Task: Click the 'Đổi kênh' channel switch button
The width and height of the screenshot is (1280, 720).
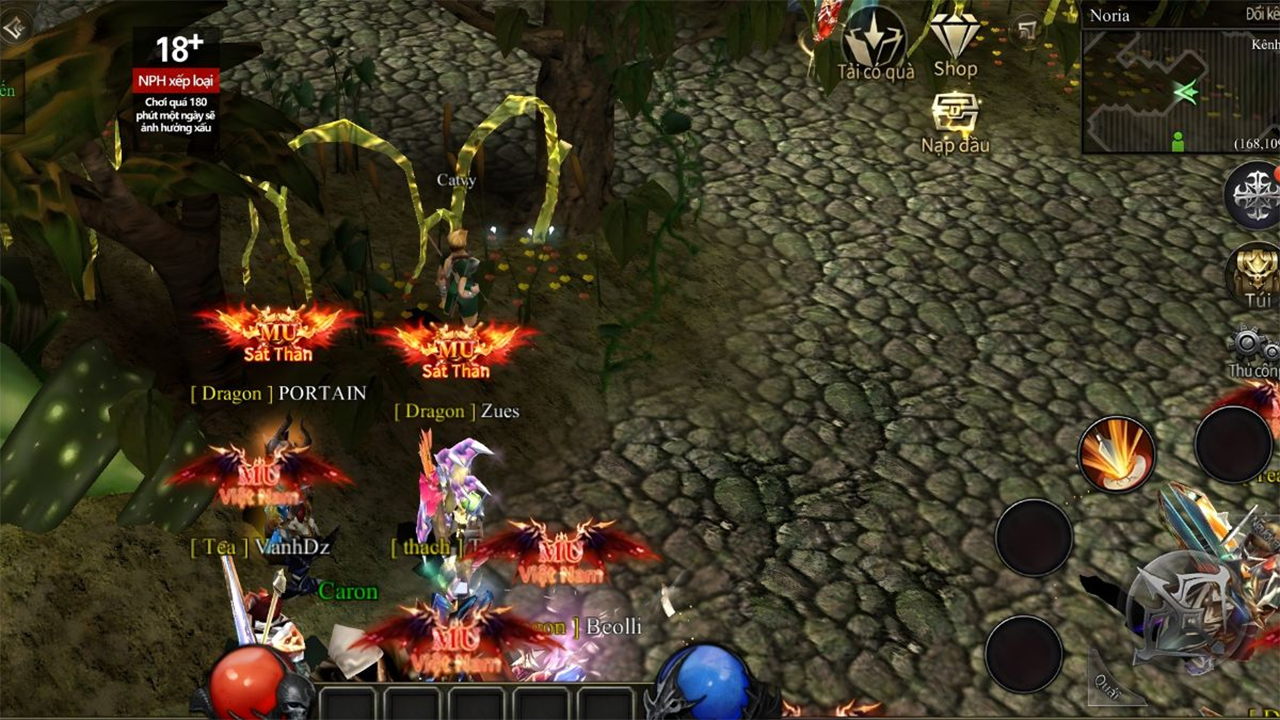Action: point(1261,14)
